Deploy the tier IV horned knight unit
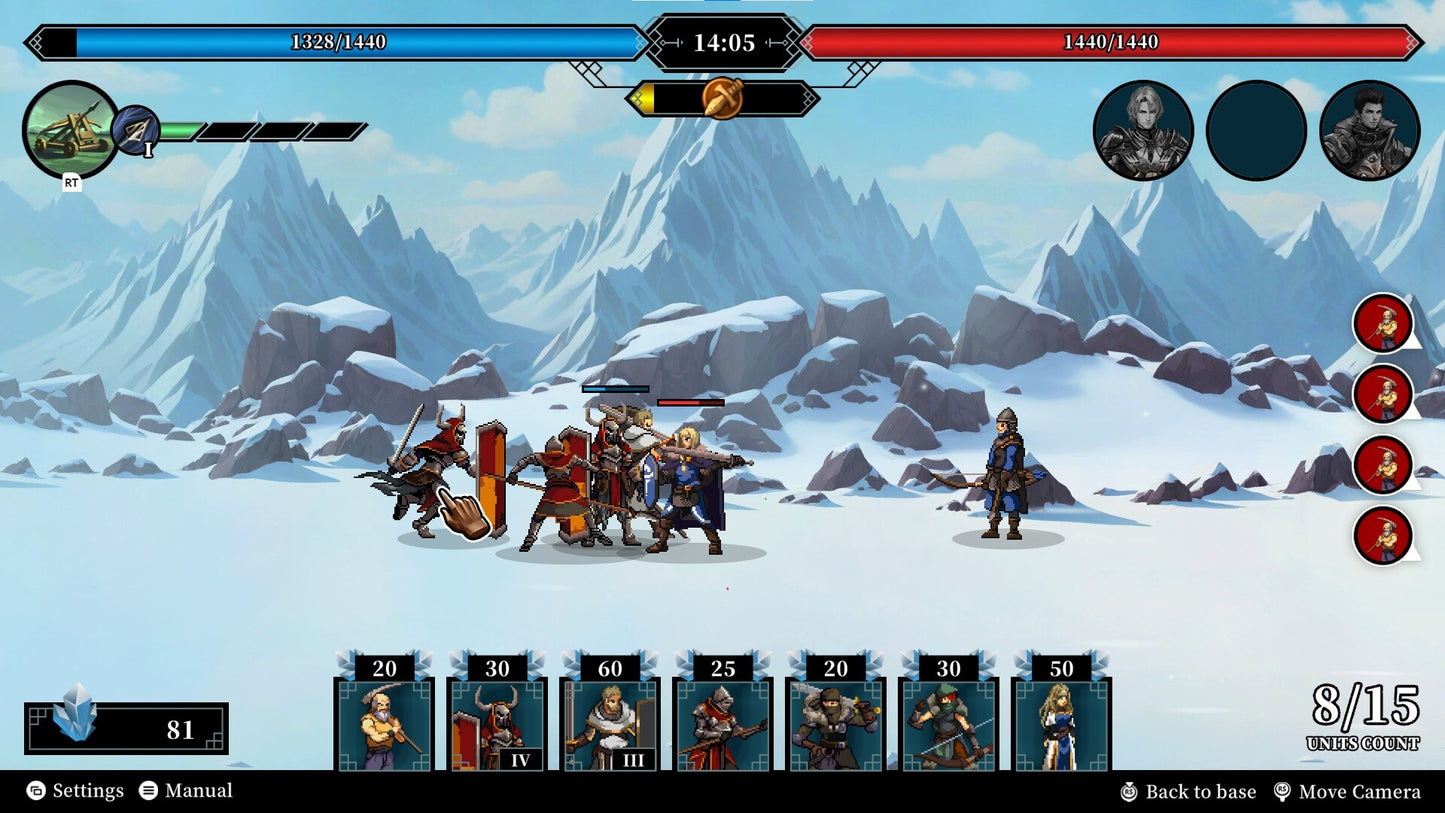1445x813 pixels. [x=497, y=725]
